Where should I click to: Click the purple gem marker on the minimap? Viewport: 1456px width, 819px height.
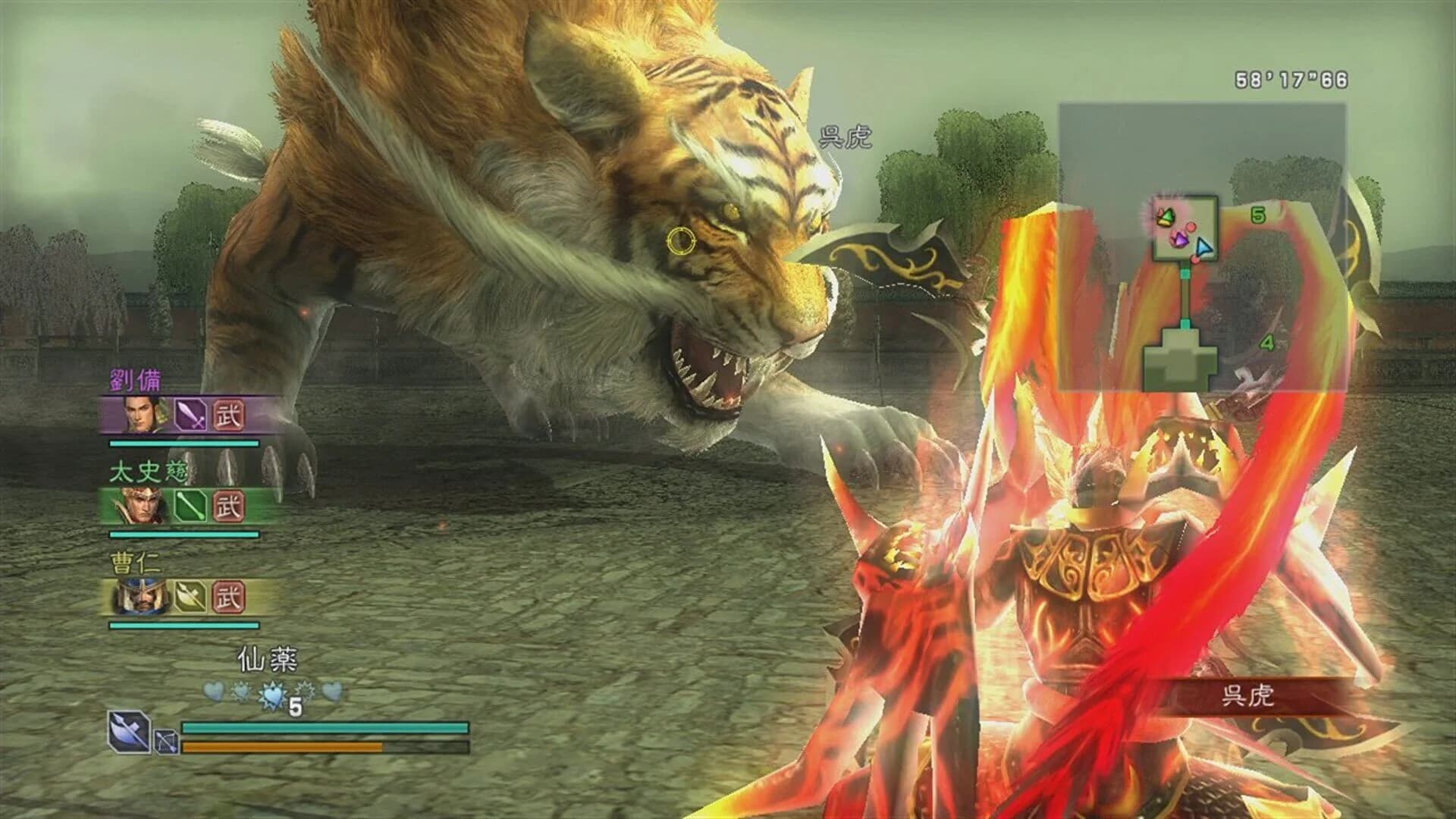[x=1179, y=239]
